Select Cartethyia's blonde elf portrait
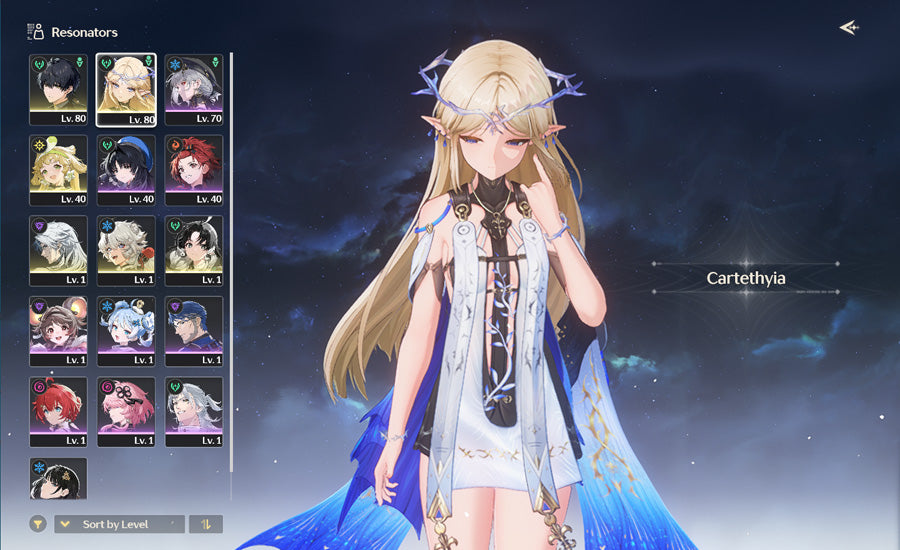This screenshot has width=900, height=550. pyautogui.click(x=126, y=90)
